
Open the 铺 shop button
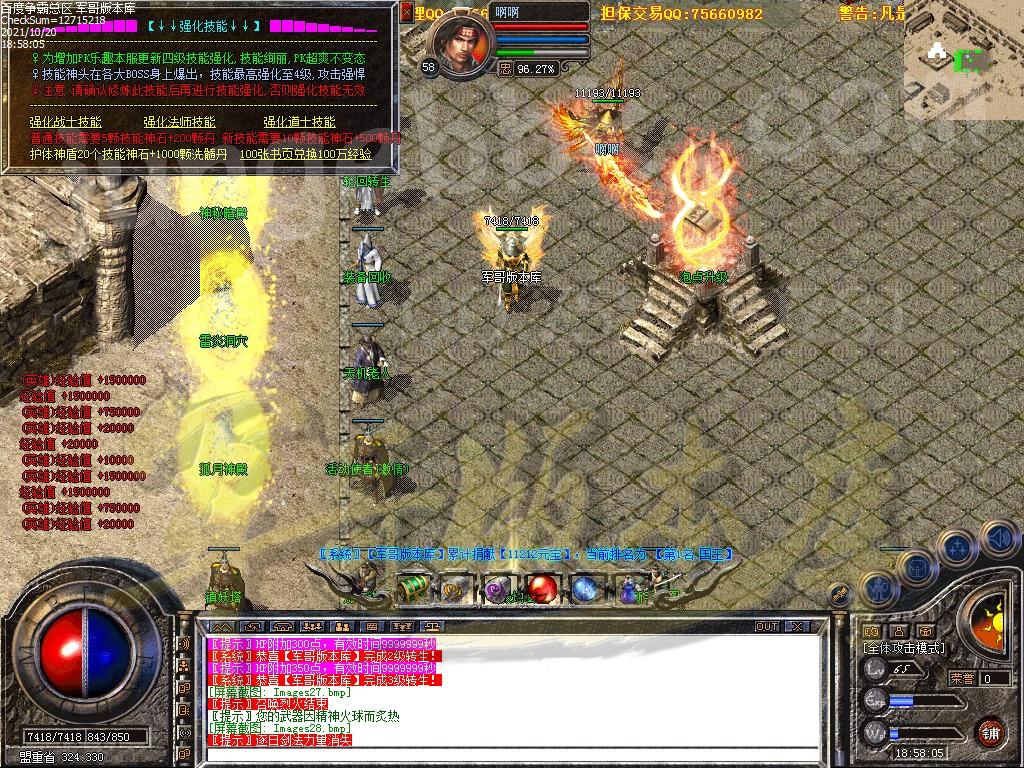click(989, 731)
